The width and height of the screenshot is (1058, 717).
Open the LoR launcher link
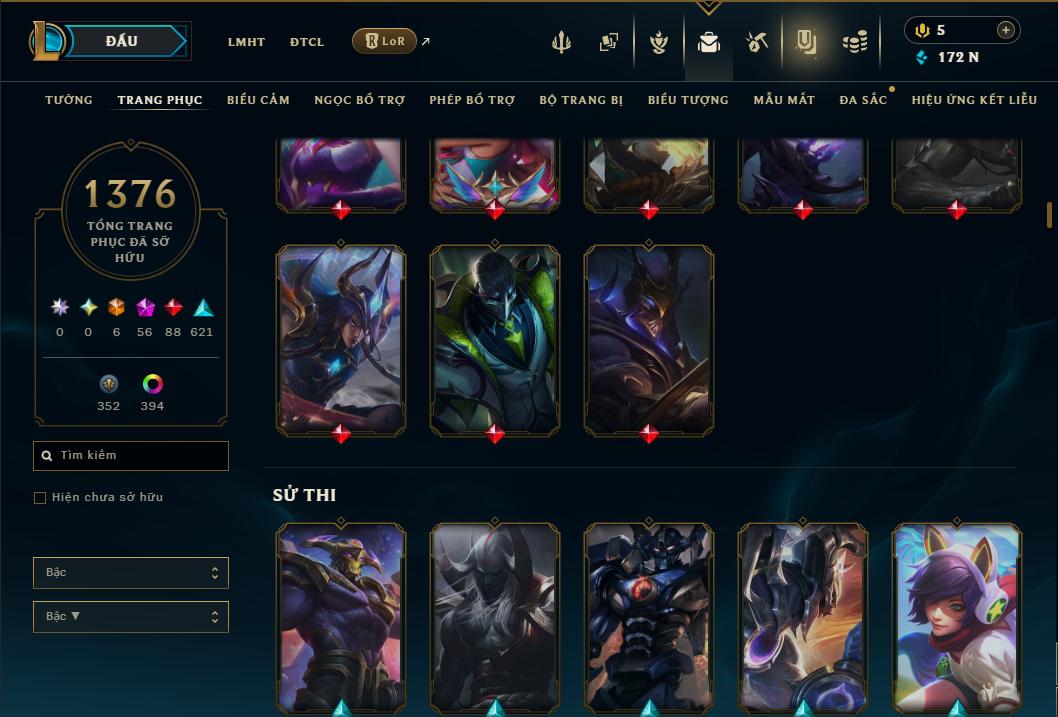[x=385, y=41]
